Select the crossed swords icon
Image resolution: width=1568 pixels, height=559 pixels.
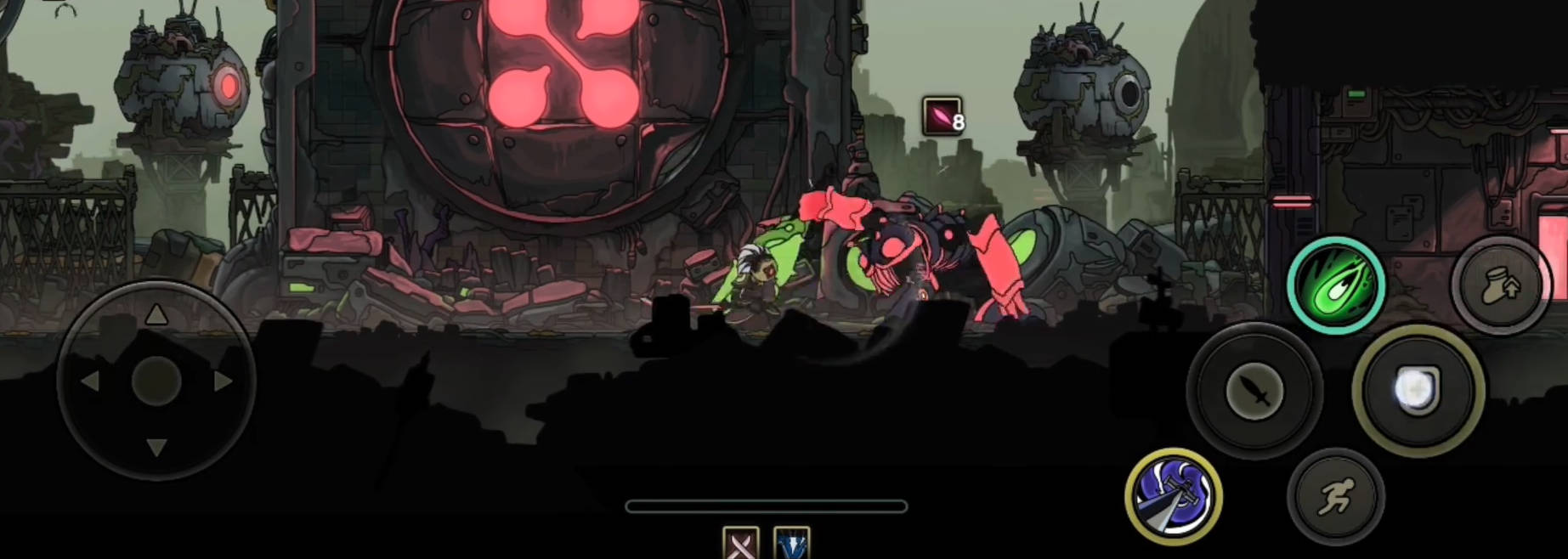coord(740,544)
